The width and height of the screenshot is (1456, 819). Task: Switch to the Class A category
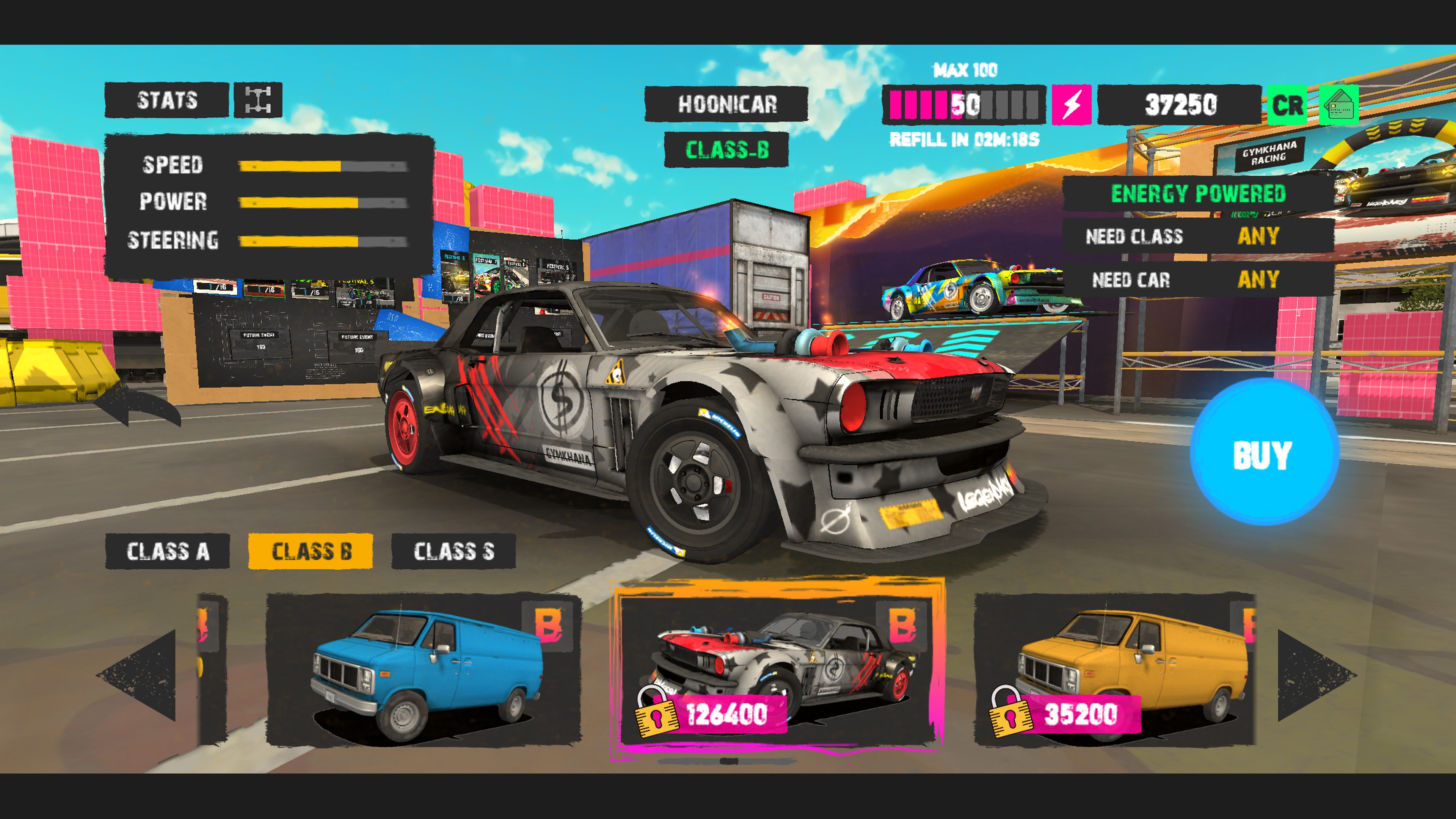pos(167,551)
